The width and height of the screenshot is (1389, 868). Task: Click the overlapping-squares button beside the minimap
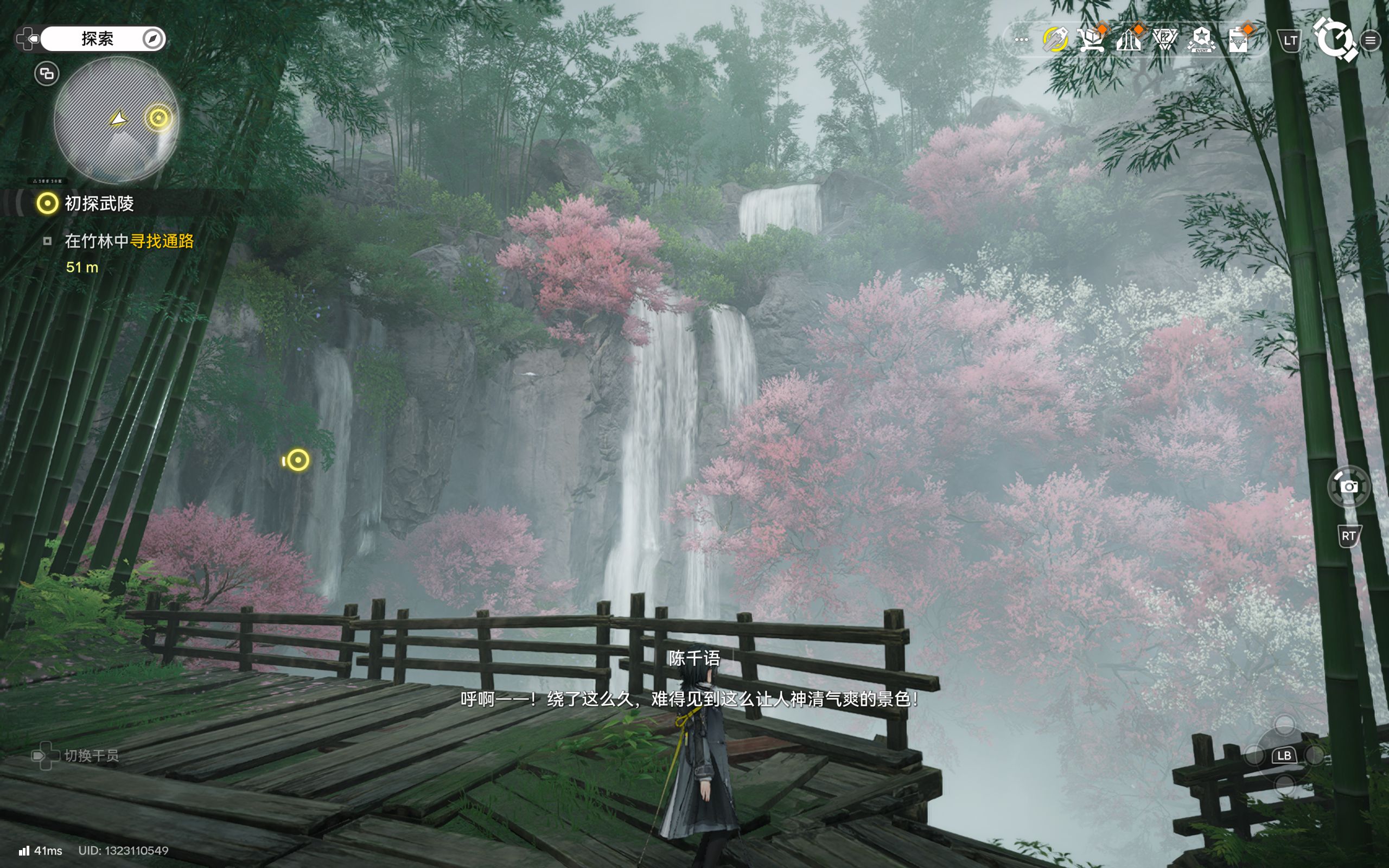pyautogui.click(x=47, y=73)
